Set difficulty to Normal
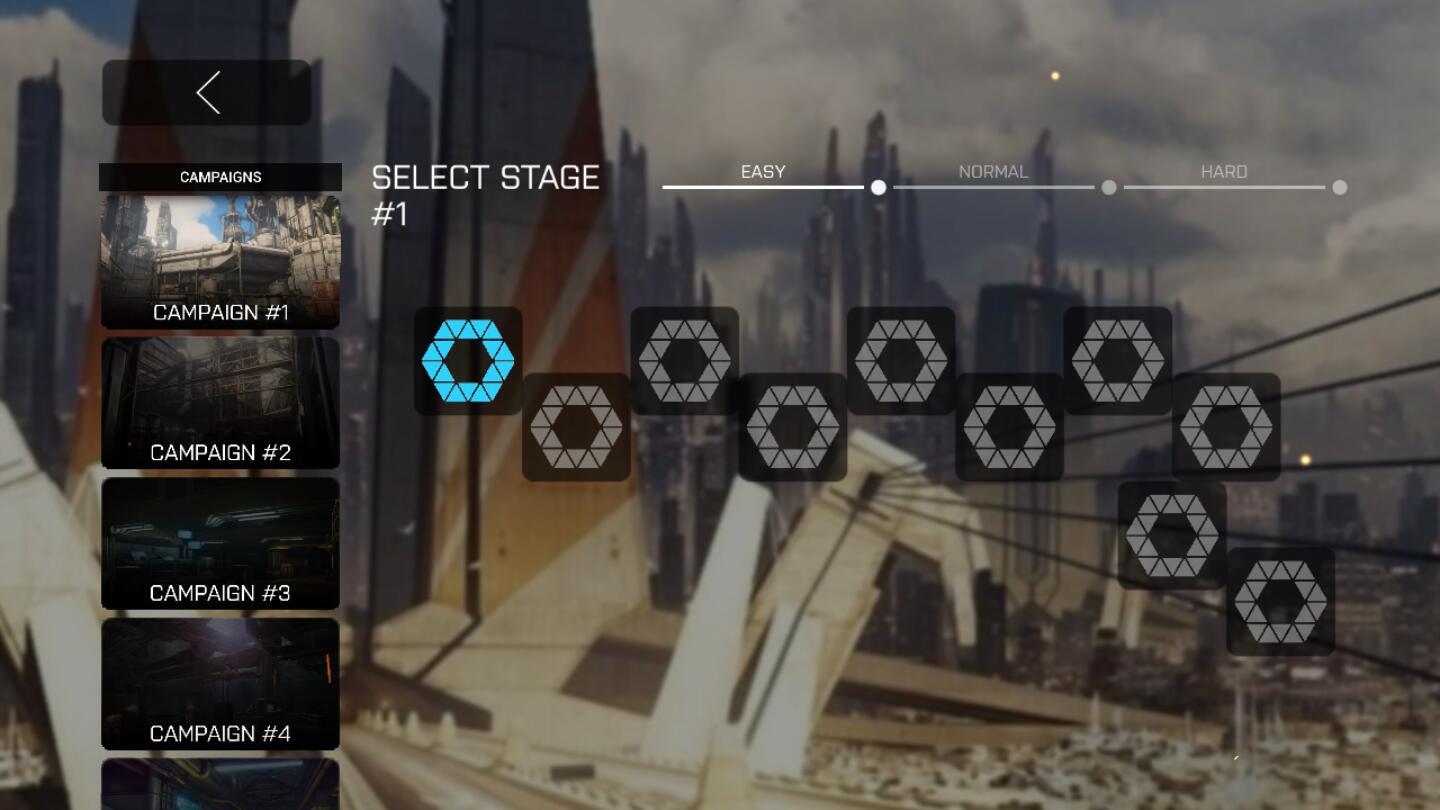Image resolution: width=1440 pixels, height=810 pixels. coord(994,174)
